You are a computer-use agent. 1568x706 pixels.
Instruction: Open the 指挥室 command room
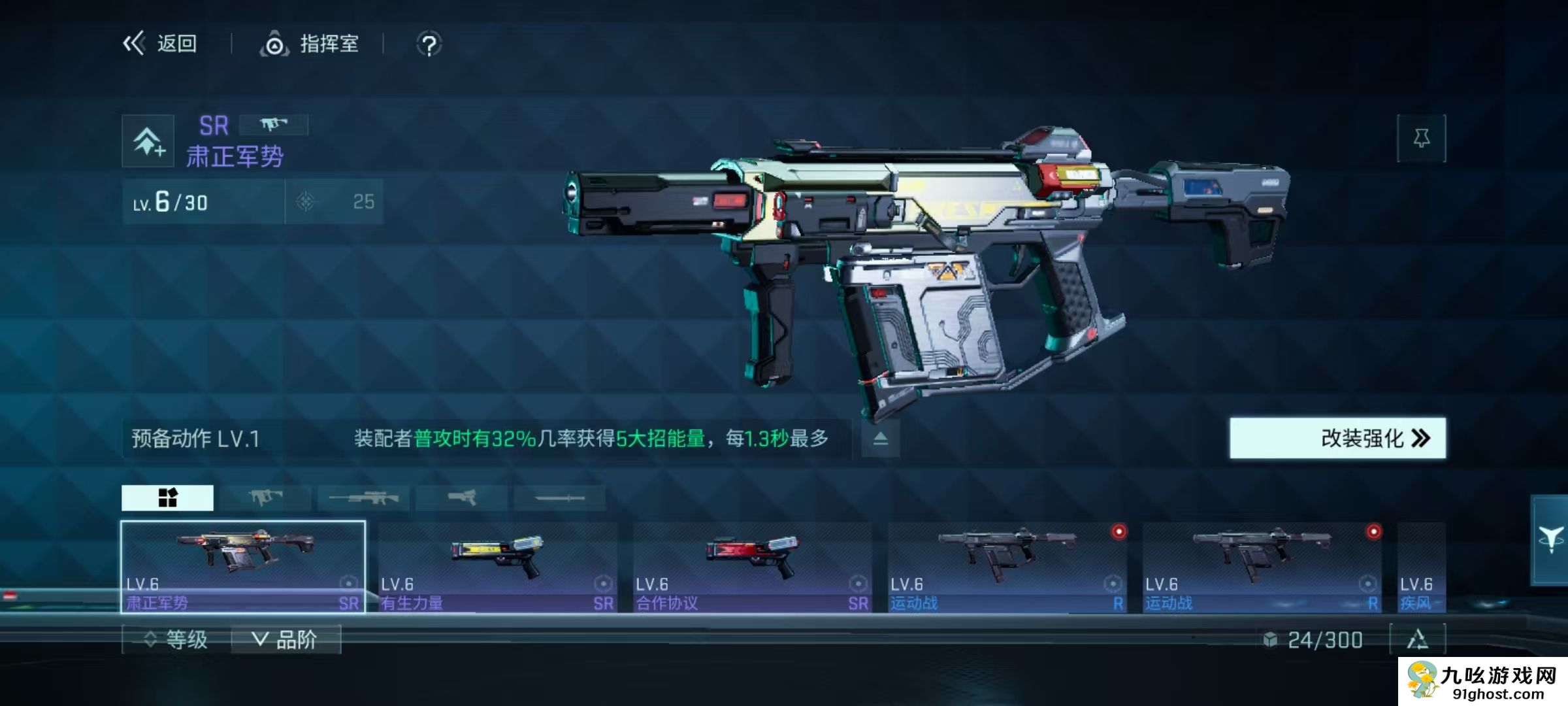[x=310, y=44]
